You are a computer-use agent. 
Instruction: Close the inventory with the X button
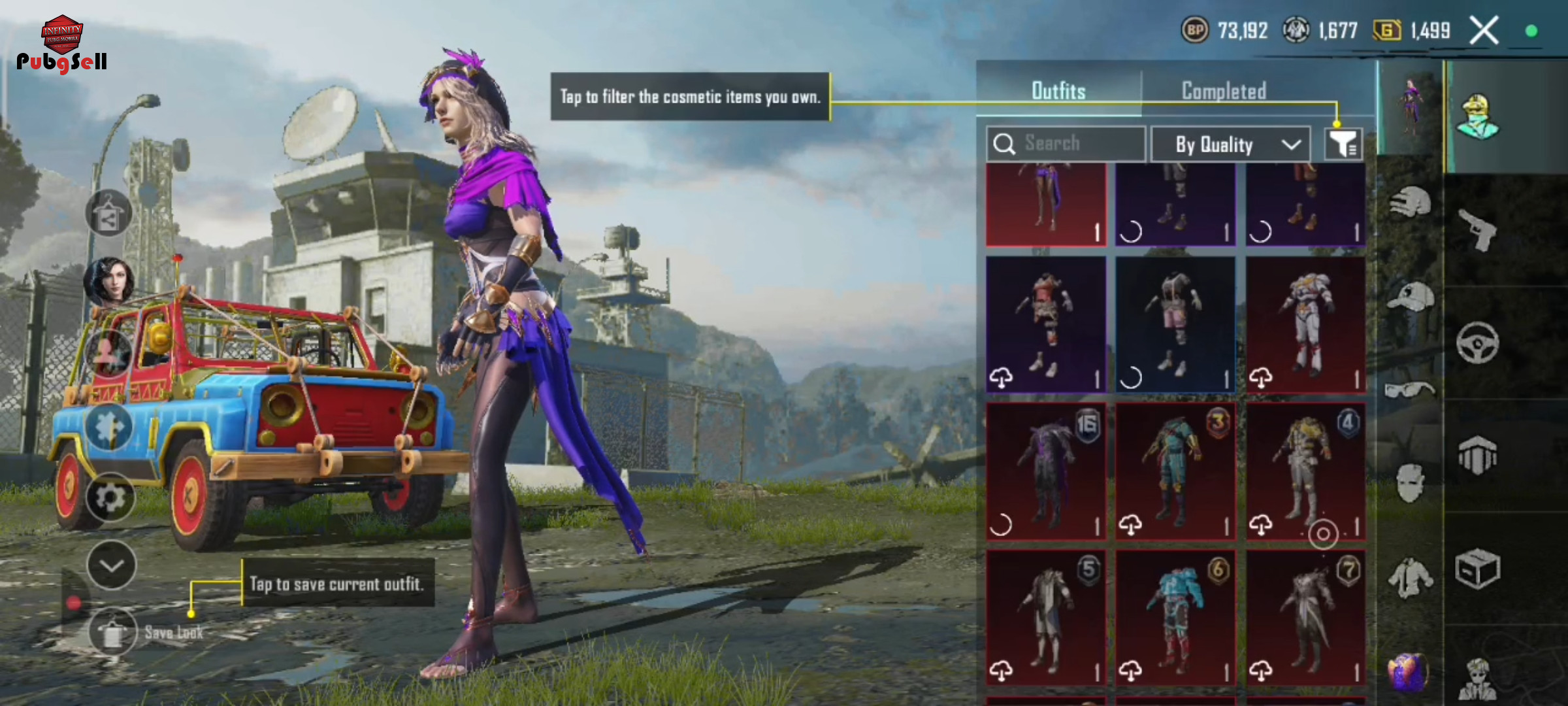coord(1484,30)
